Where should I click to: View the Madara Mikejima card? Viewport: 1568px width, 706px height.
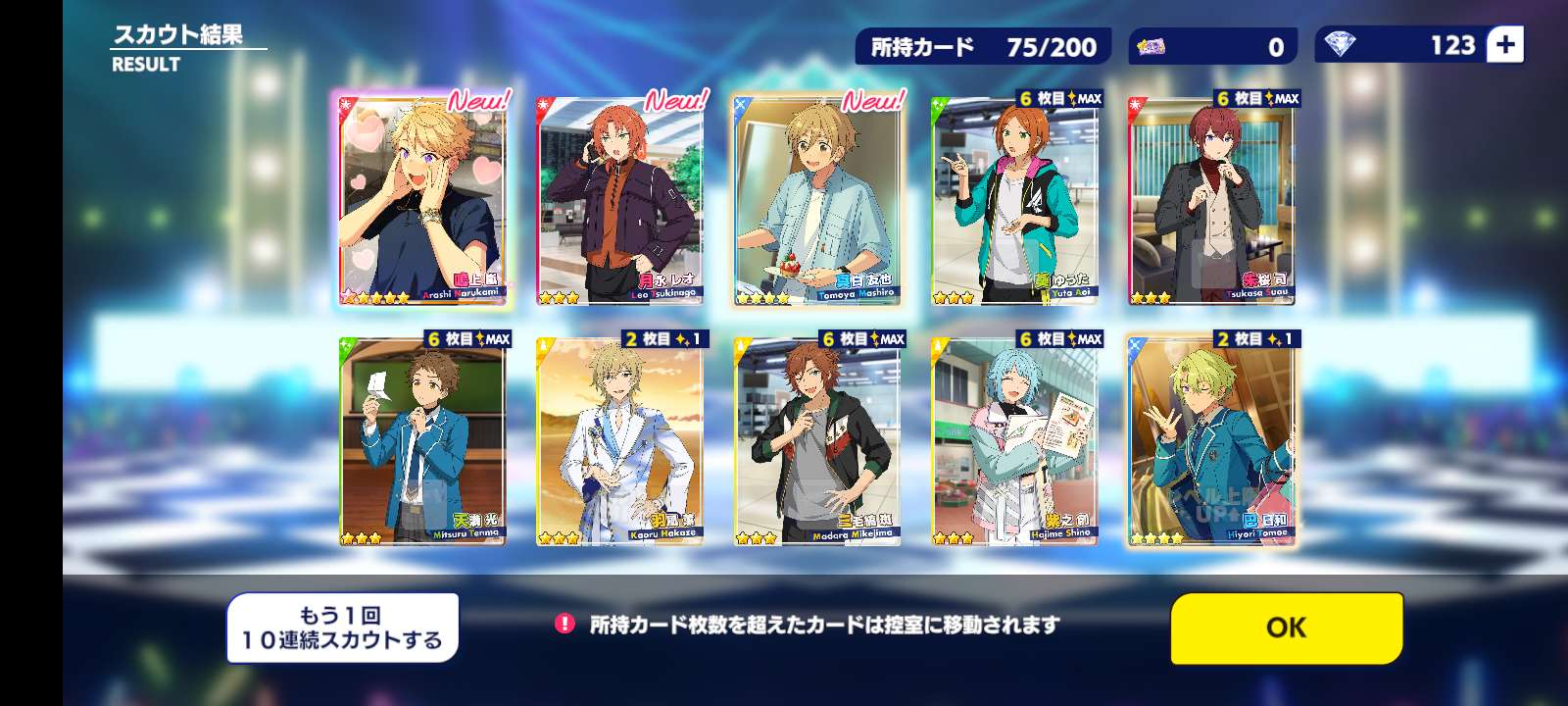point(817,441)
